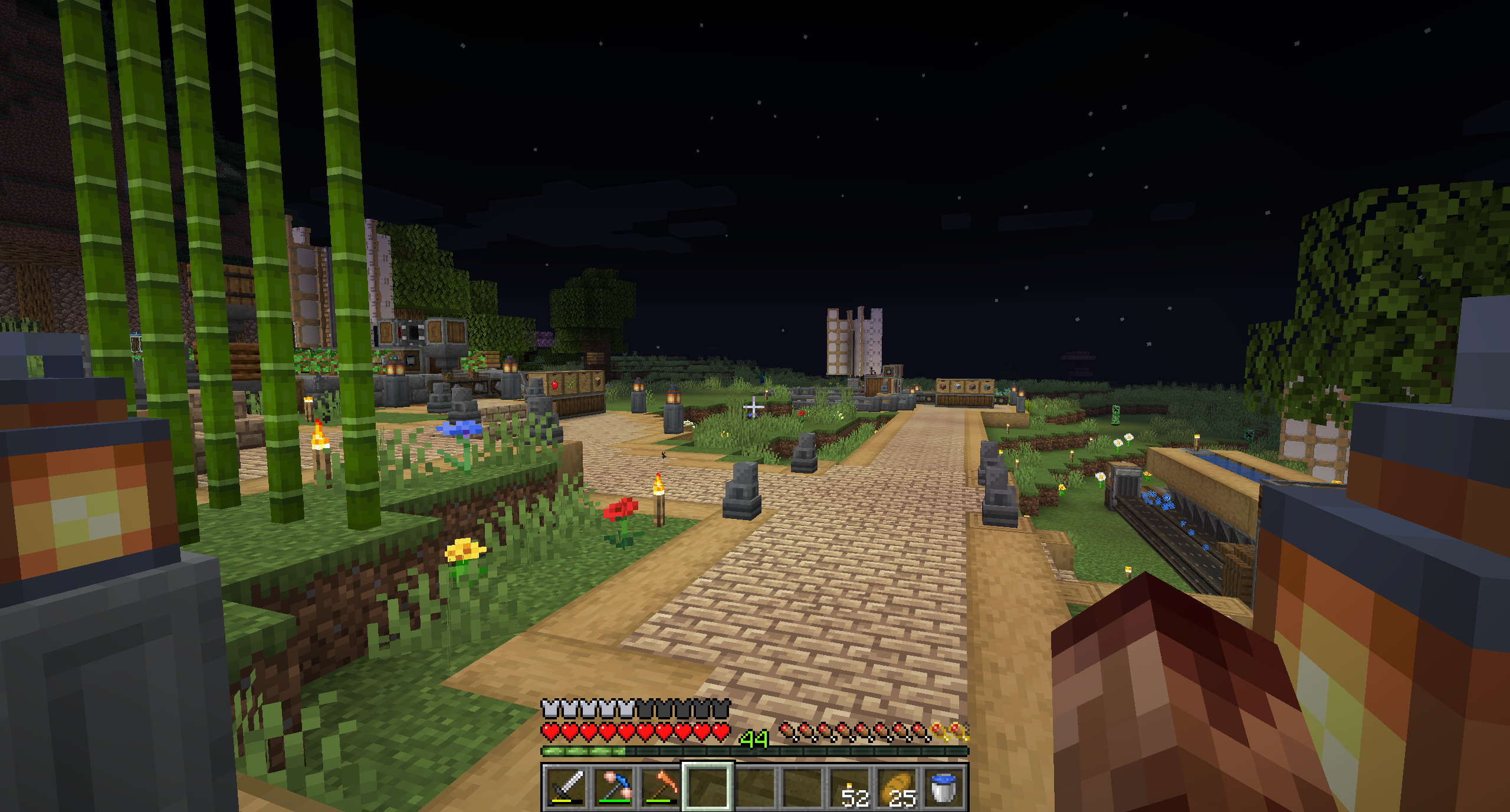Select the bread stack of 25
This screenshot has width=1510, height=812.
897,787
